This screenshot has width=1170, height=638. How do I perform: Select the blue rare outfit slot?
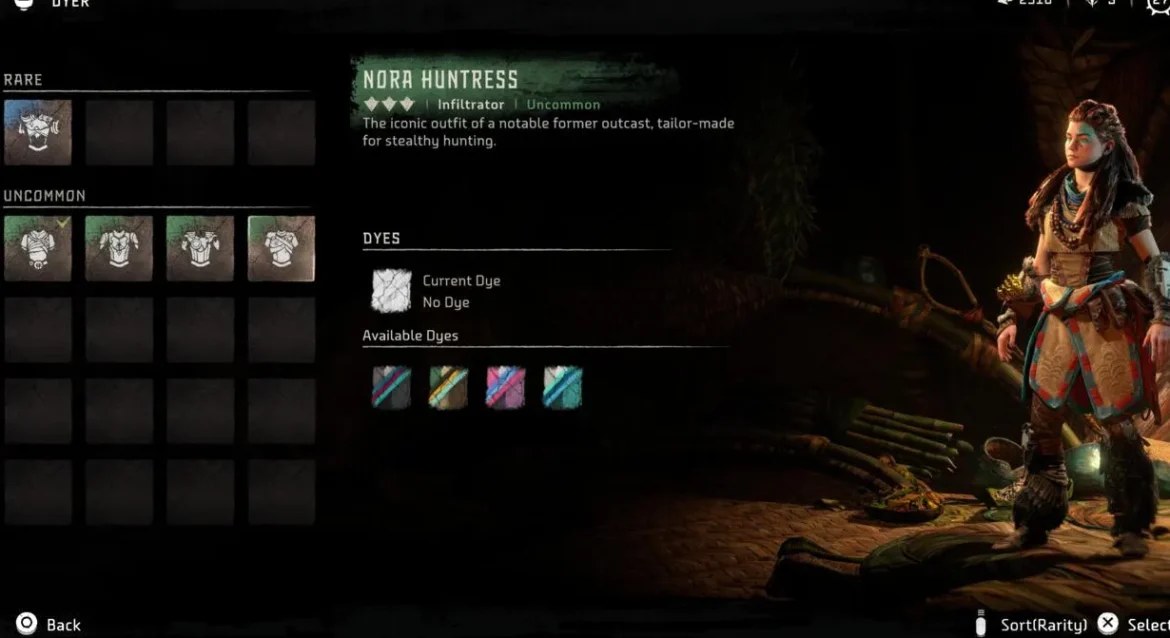(x=38, y=132)
